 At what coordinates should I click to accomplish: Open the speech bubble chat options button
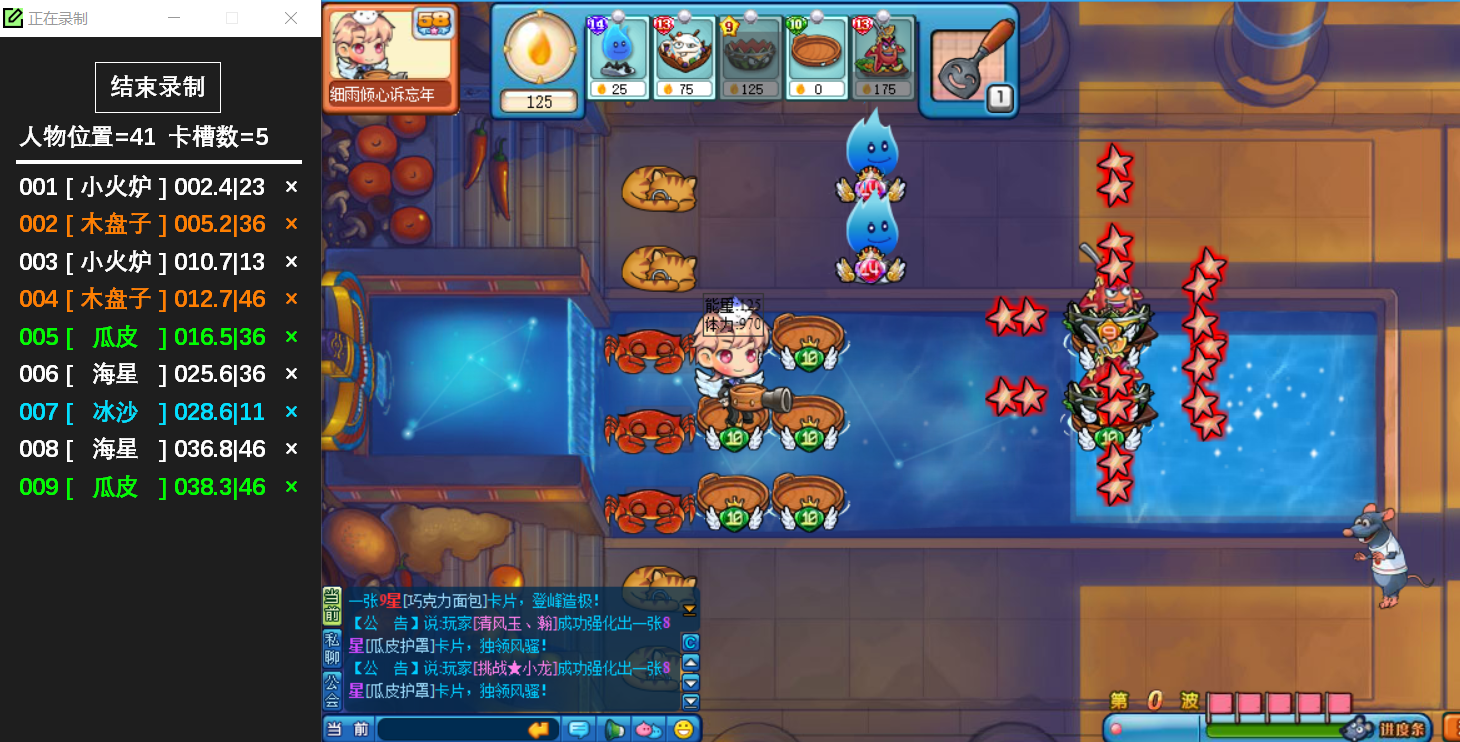[x=579, y=729]
